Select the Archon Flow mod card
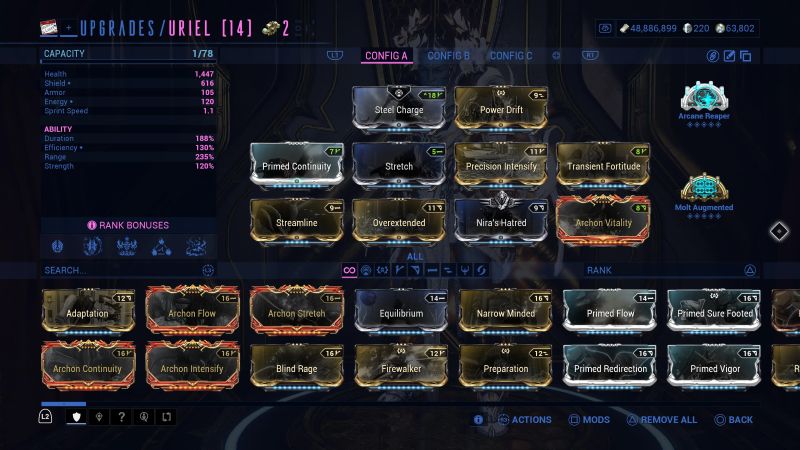This screenshot has width=800, height=450. pos(192,311)
